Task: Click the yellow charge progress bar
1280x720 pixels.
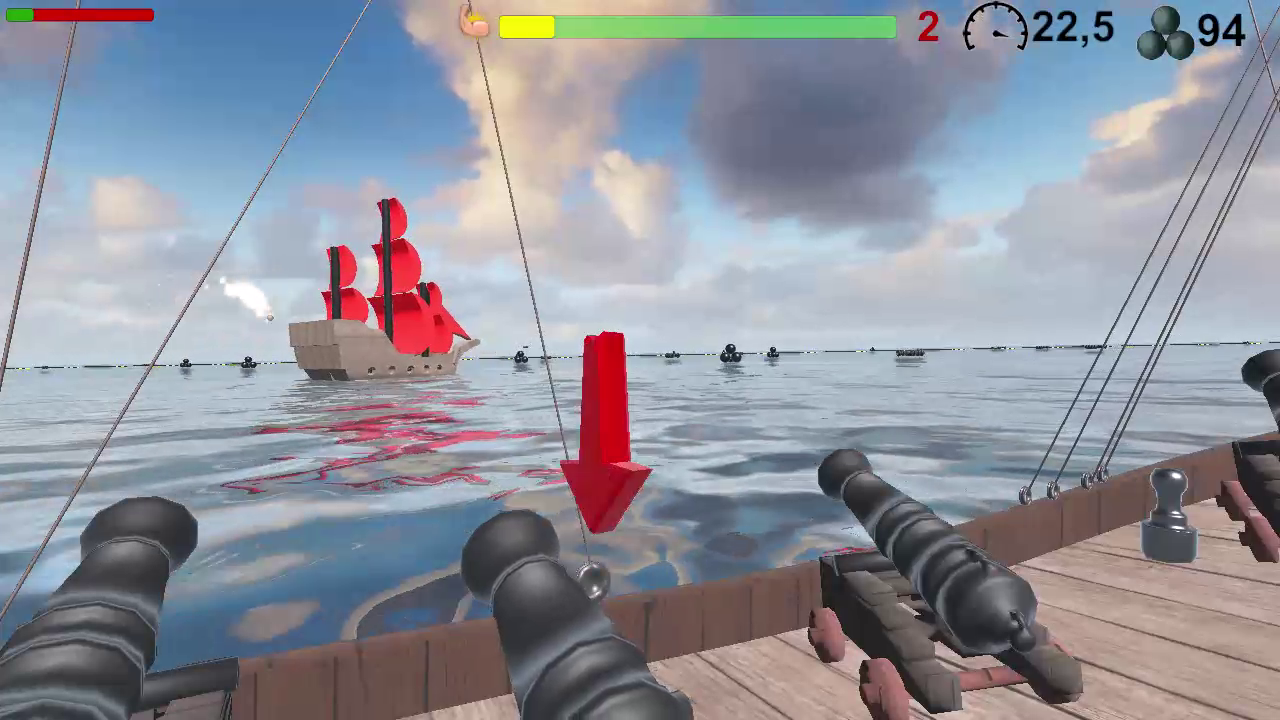Action: pyautogui.click(x=527, y=29)
